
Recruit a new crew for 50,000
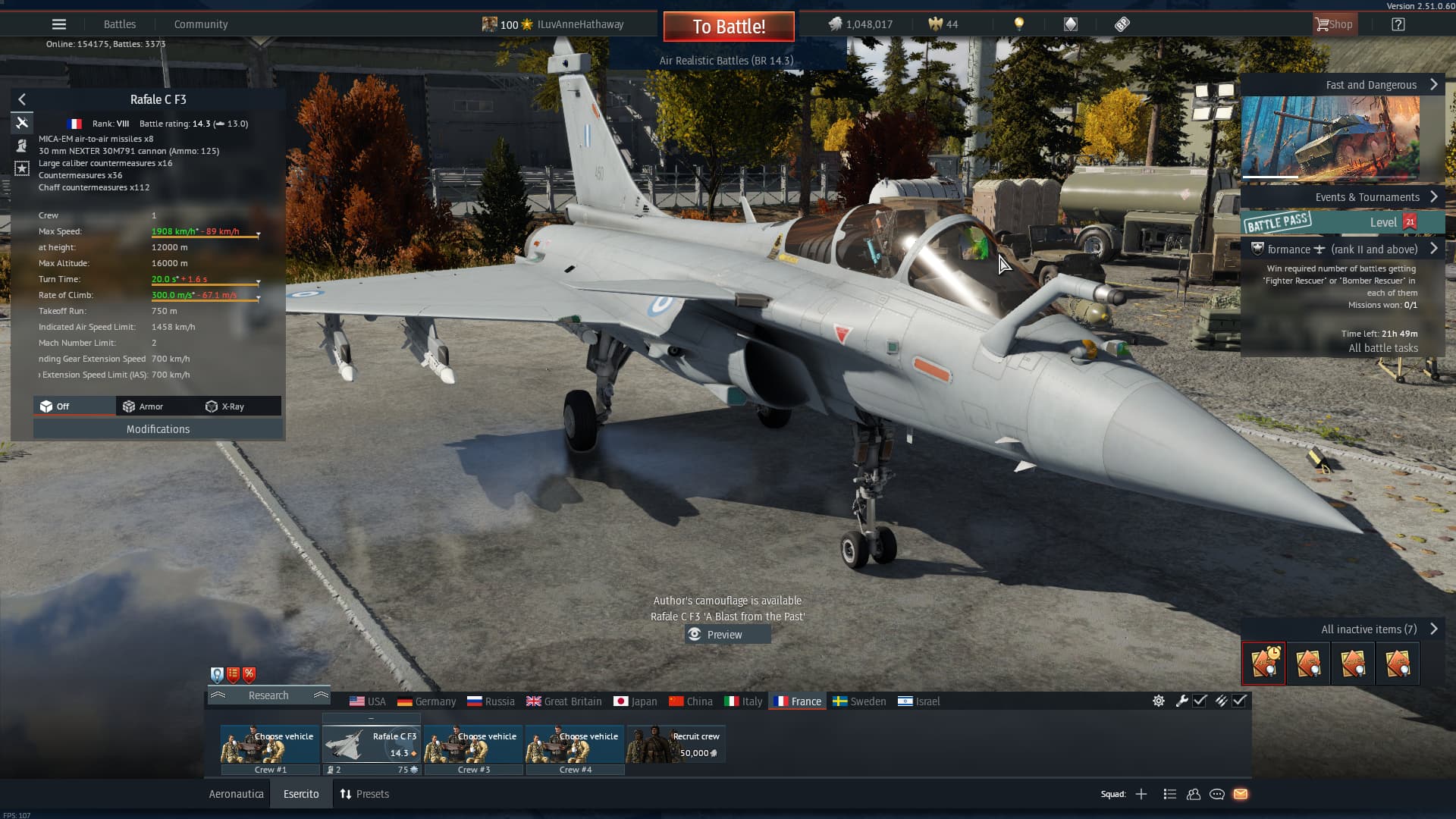coord(676,745)
